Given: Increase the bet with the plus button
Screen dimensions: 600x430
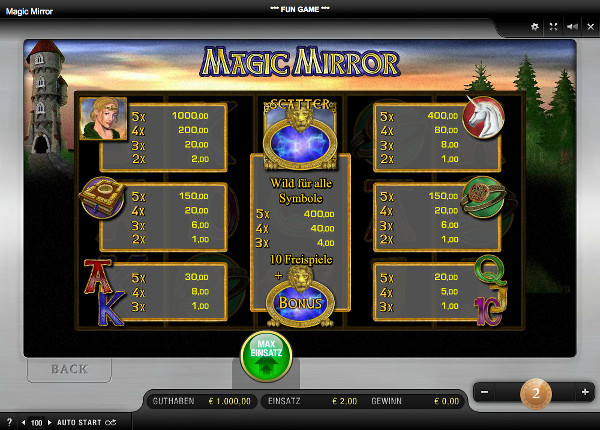Looking at the screenshot, I should tap(585, 394).
